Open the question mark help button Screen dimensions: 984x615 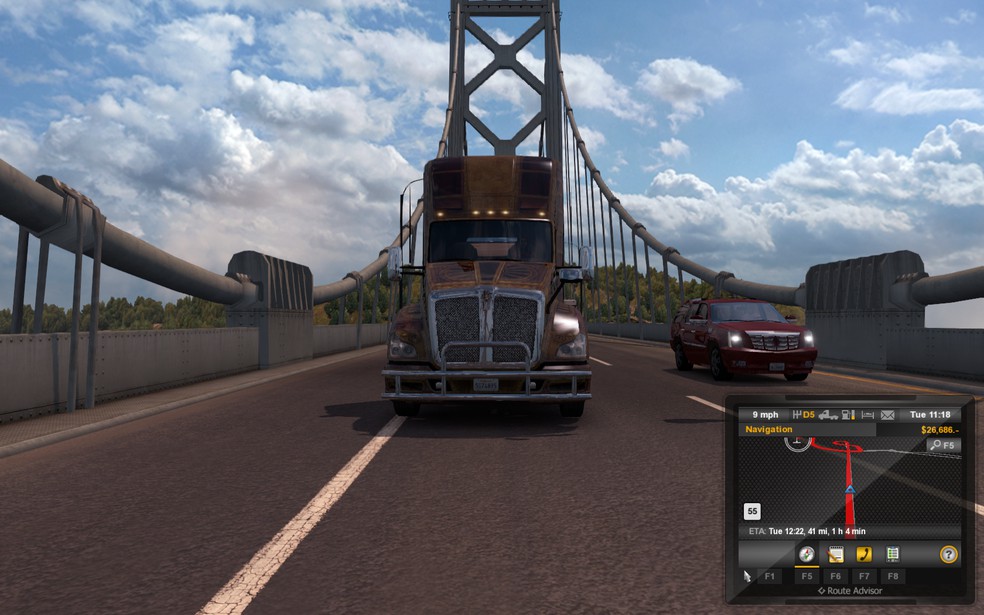tap(948, 554)
